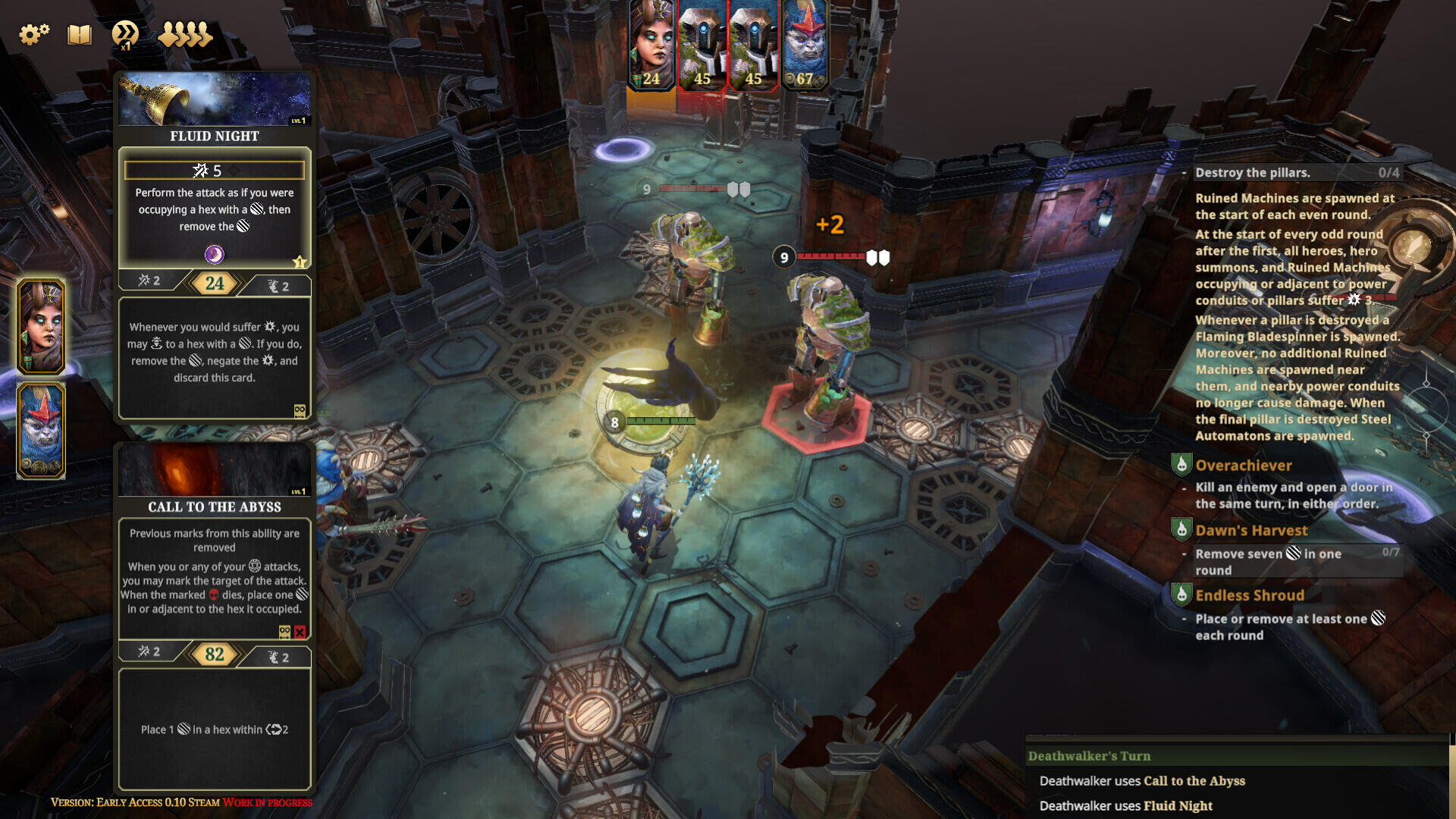Screen dimensions: 1456x819
Task: Toggle the x1 game speed button
Action: click(125, 35)
